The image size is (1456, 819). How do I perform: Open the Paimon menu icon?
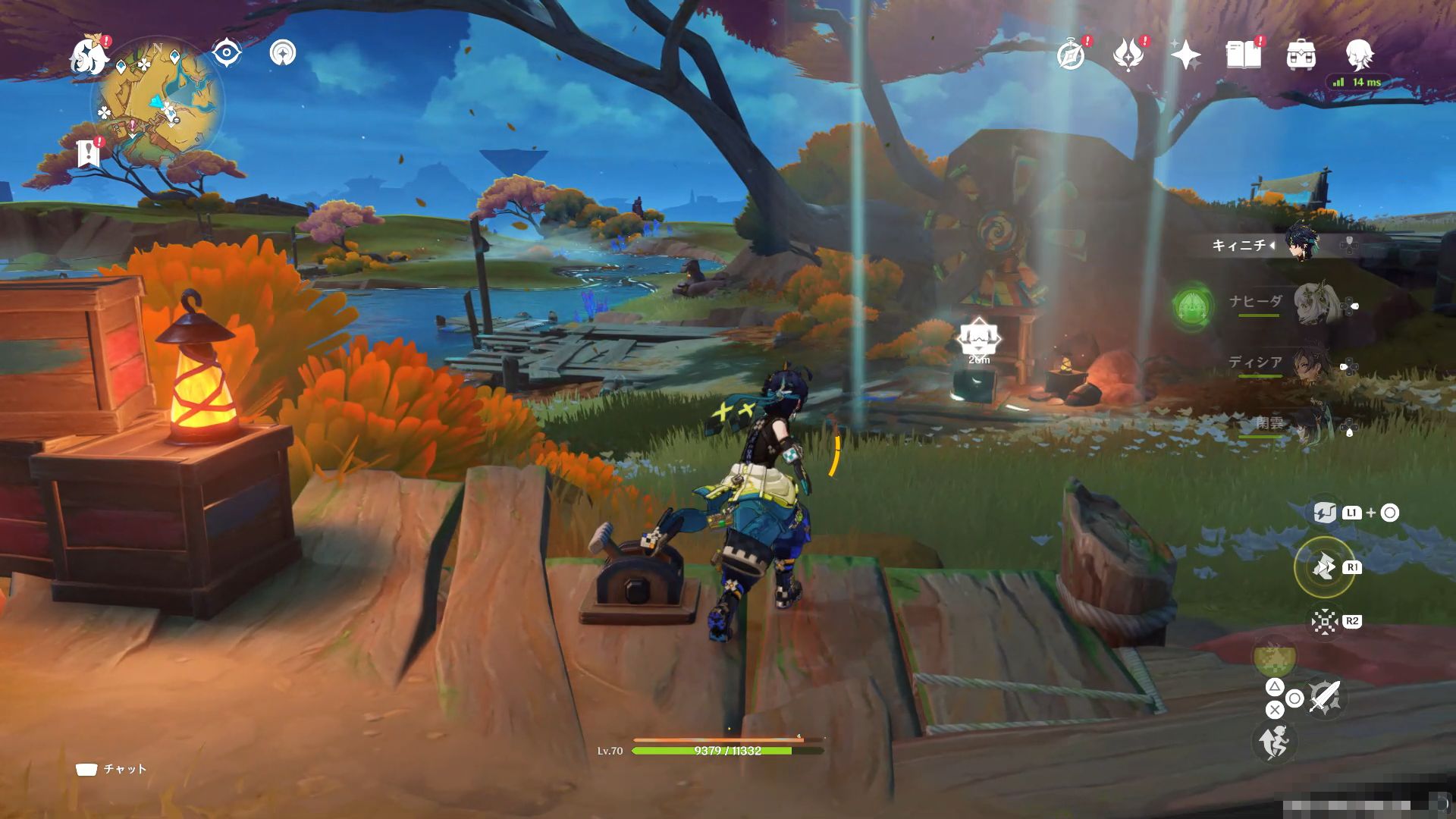(x=89, y=57)
